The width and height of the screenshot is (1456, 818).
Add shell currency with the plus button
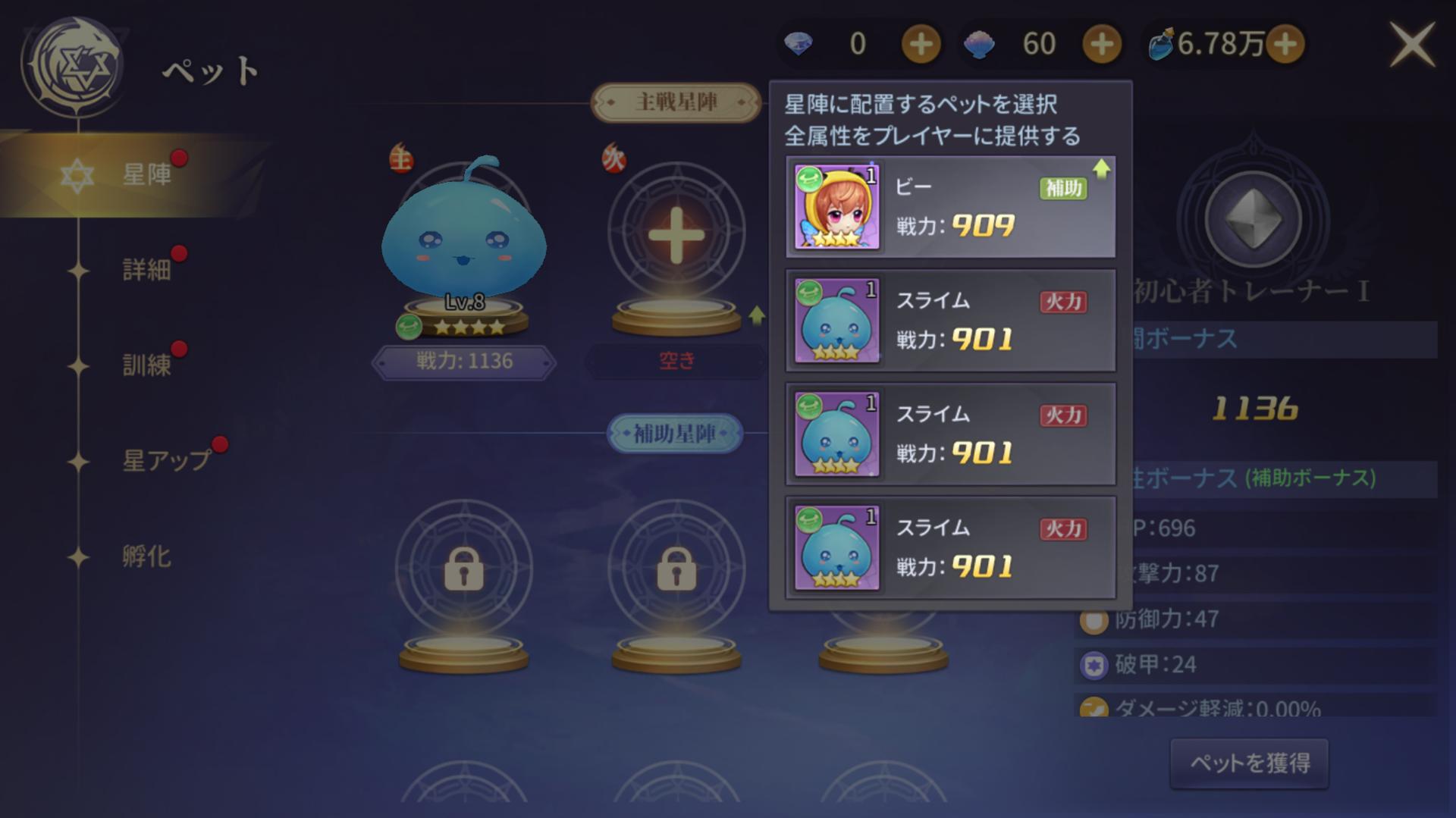1101,44
